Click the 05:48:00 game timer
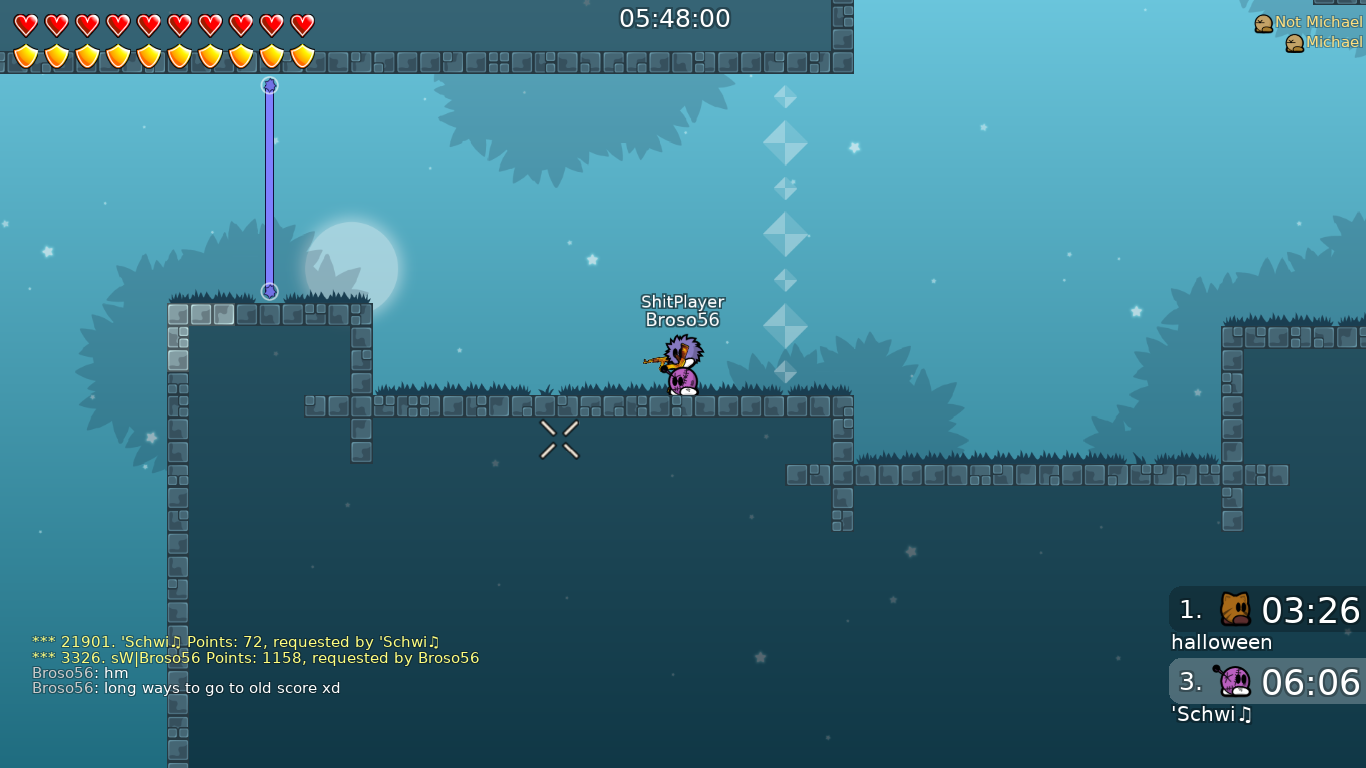This screenshot has height=768, width=1366. click(675, 18)
